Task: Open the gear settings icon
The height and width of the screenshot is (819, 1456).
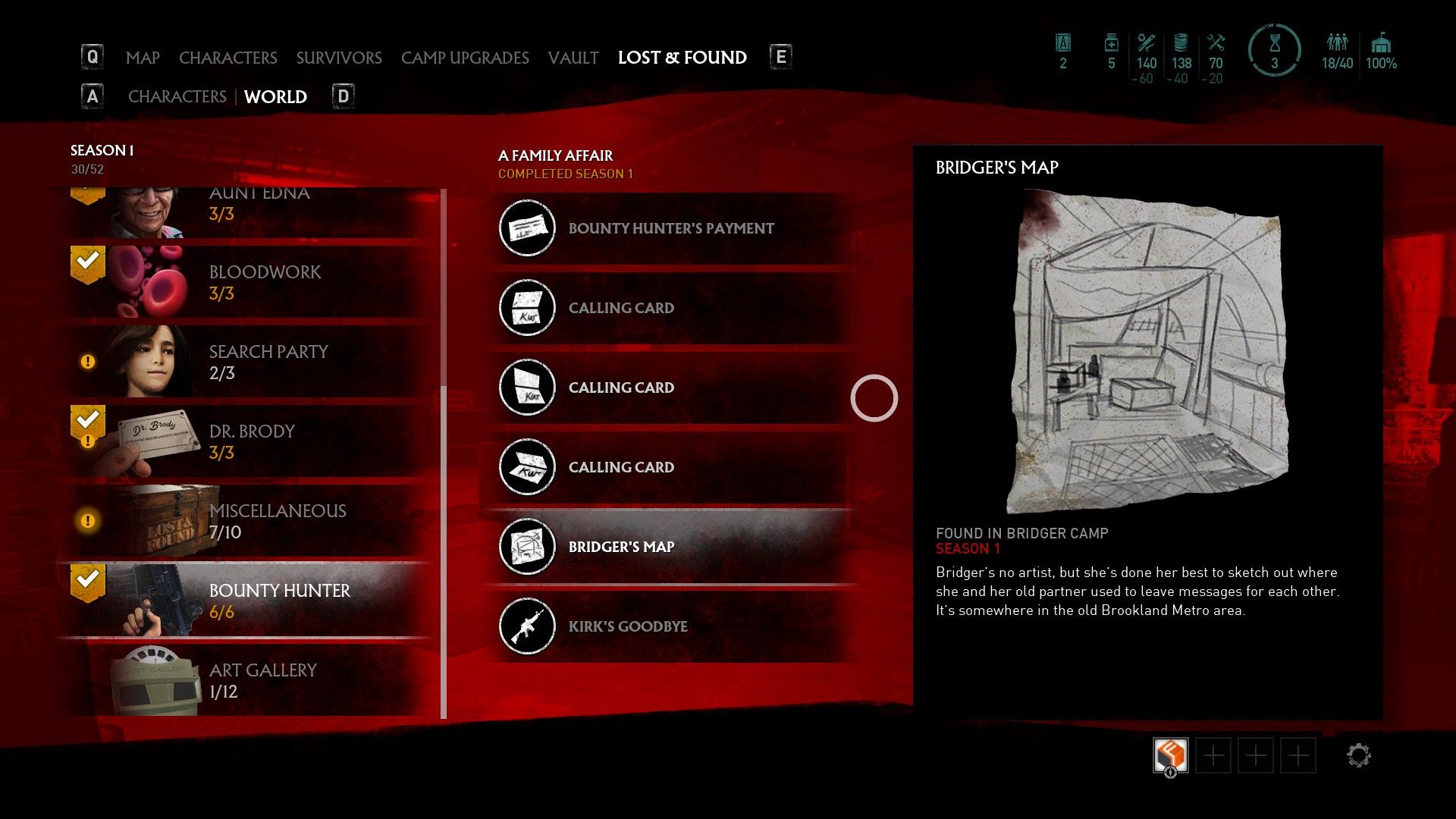Action: [x=1358, y=755]
